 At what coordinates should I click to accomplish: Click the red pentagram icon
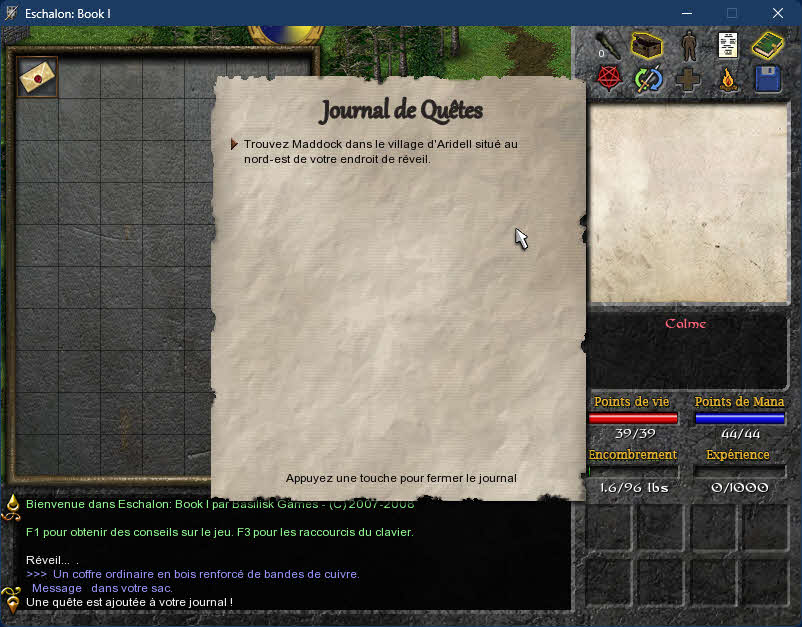(x=607, y=79)
